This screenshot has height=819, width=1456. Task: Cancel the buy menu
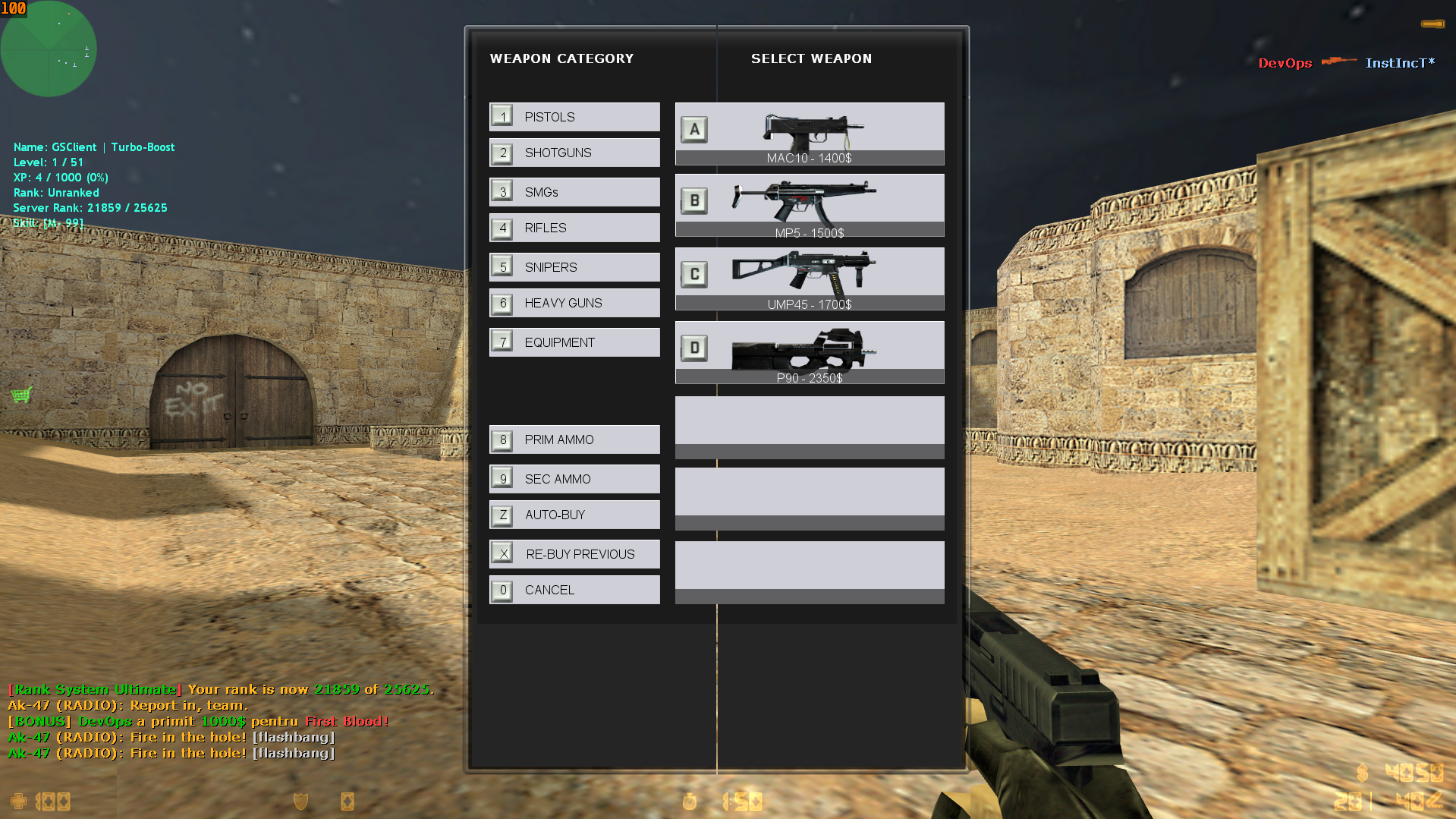(x=574, y=590)
